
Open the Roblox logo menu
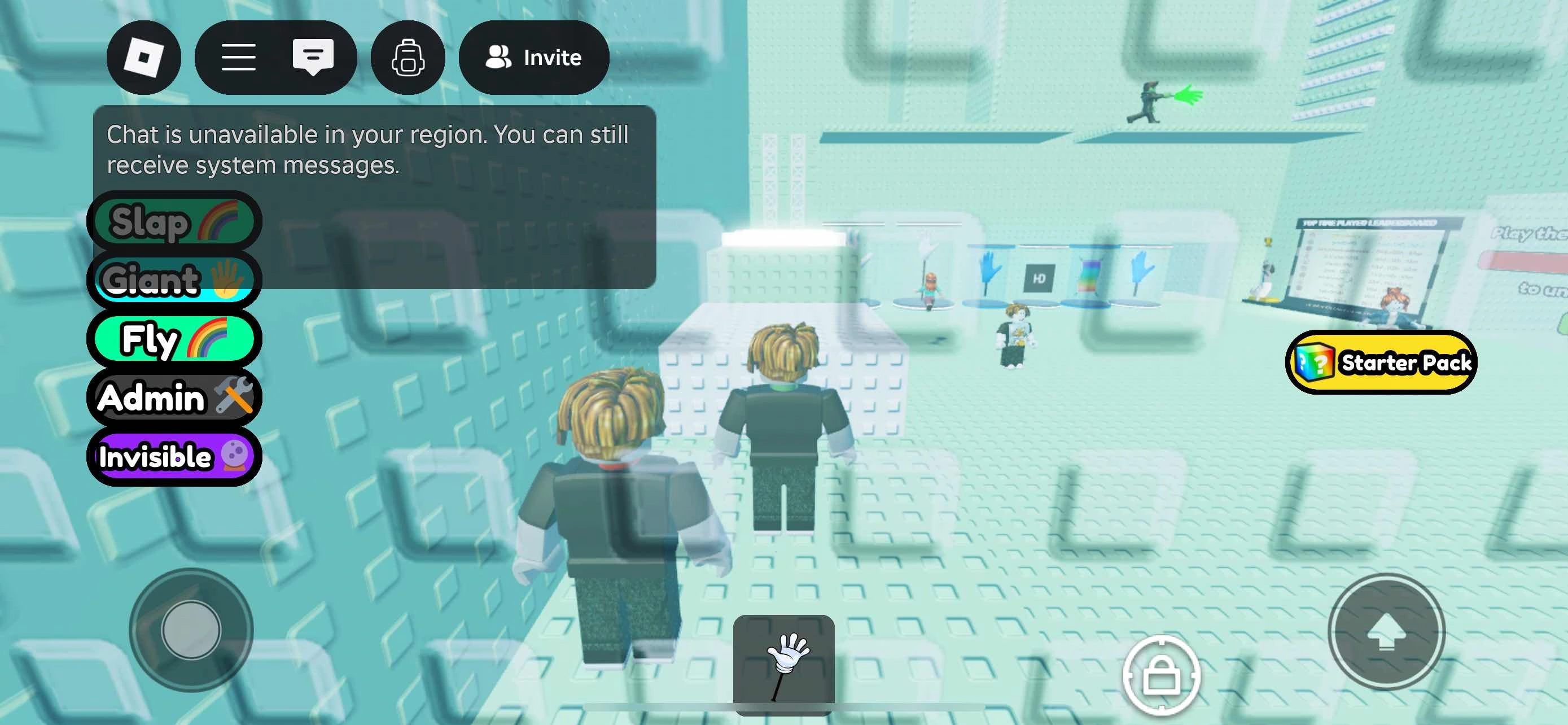coord(144,58)
